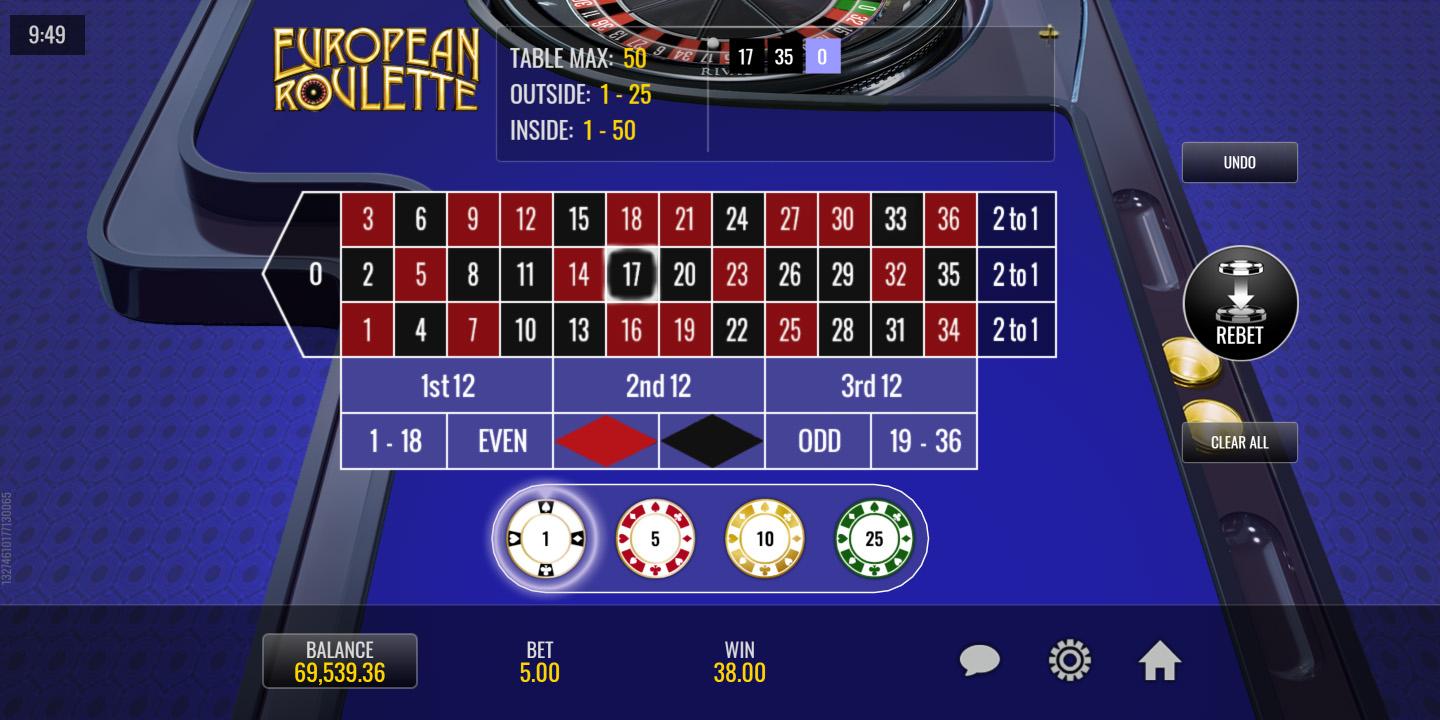
Task: Choose the red 5 chip
Action: [x=655, y=539]
